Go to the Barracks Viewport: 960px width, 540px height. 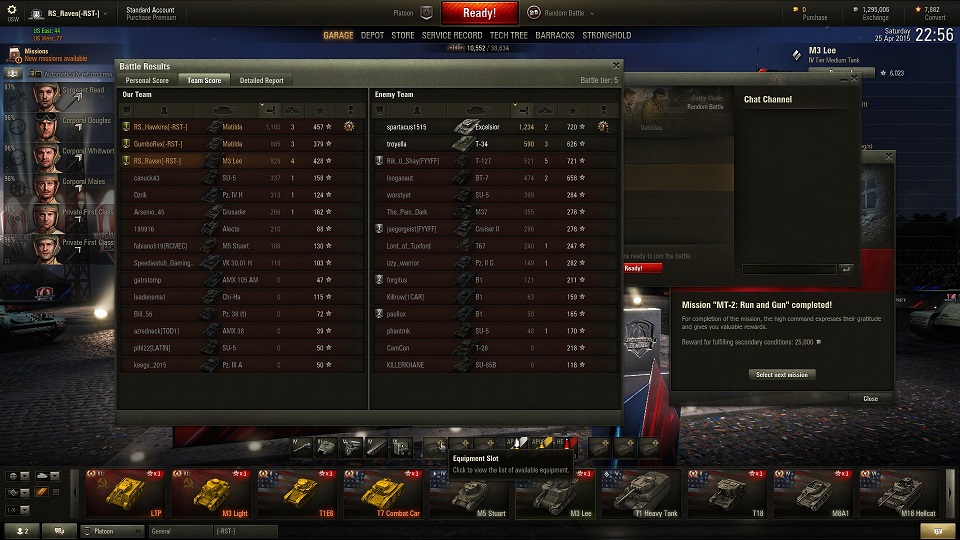coord(555,35)
